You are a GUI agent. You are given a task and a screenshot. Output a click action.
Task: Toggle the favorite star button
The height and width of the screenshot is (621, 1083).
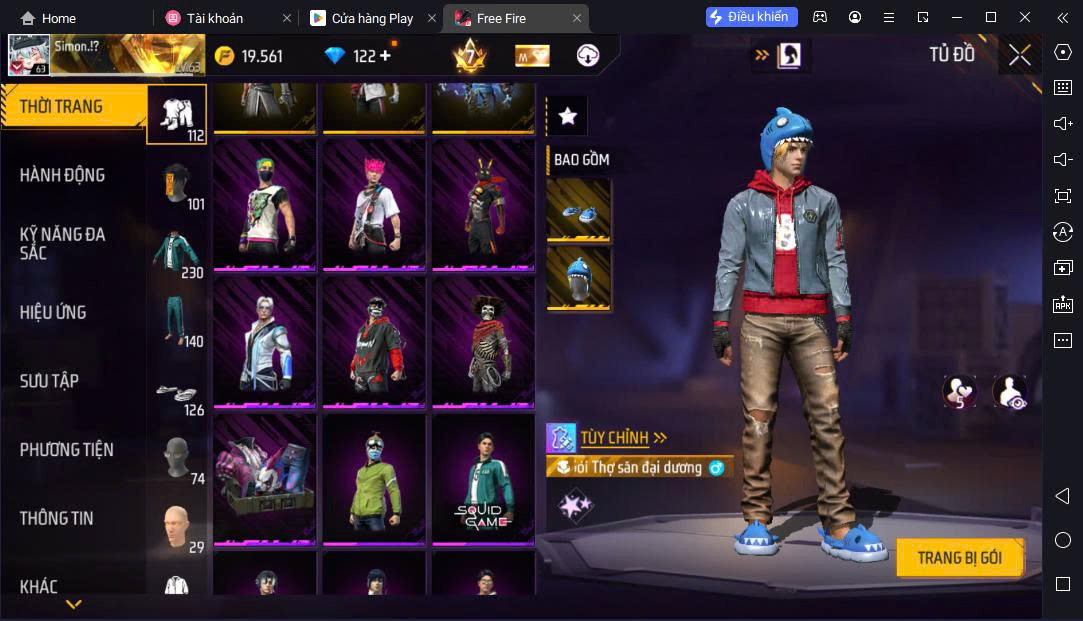tap(568, 116)
